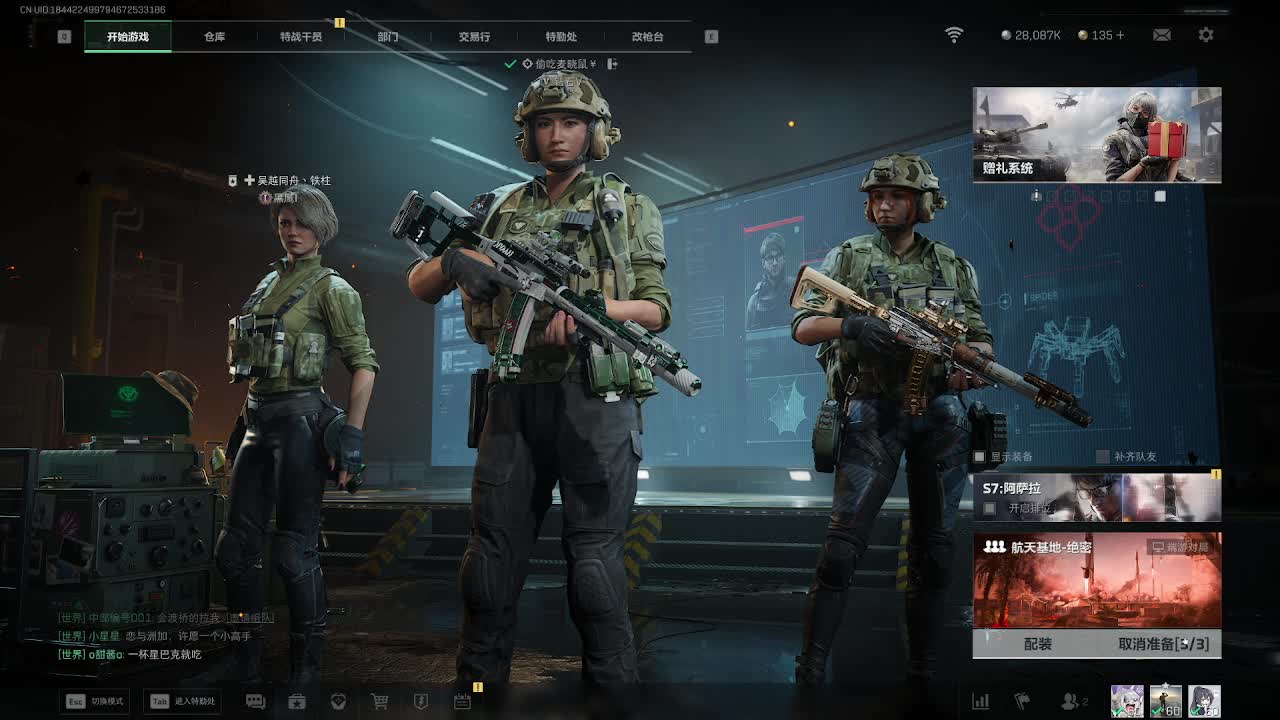The width and height of the screenshot is (1280, 720).
Task: Select the 开始游戏 (Start Game) tab
Action: [x=128, y=37]
